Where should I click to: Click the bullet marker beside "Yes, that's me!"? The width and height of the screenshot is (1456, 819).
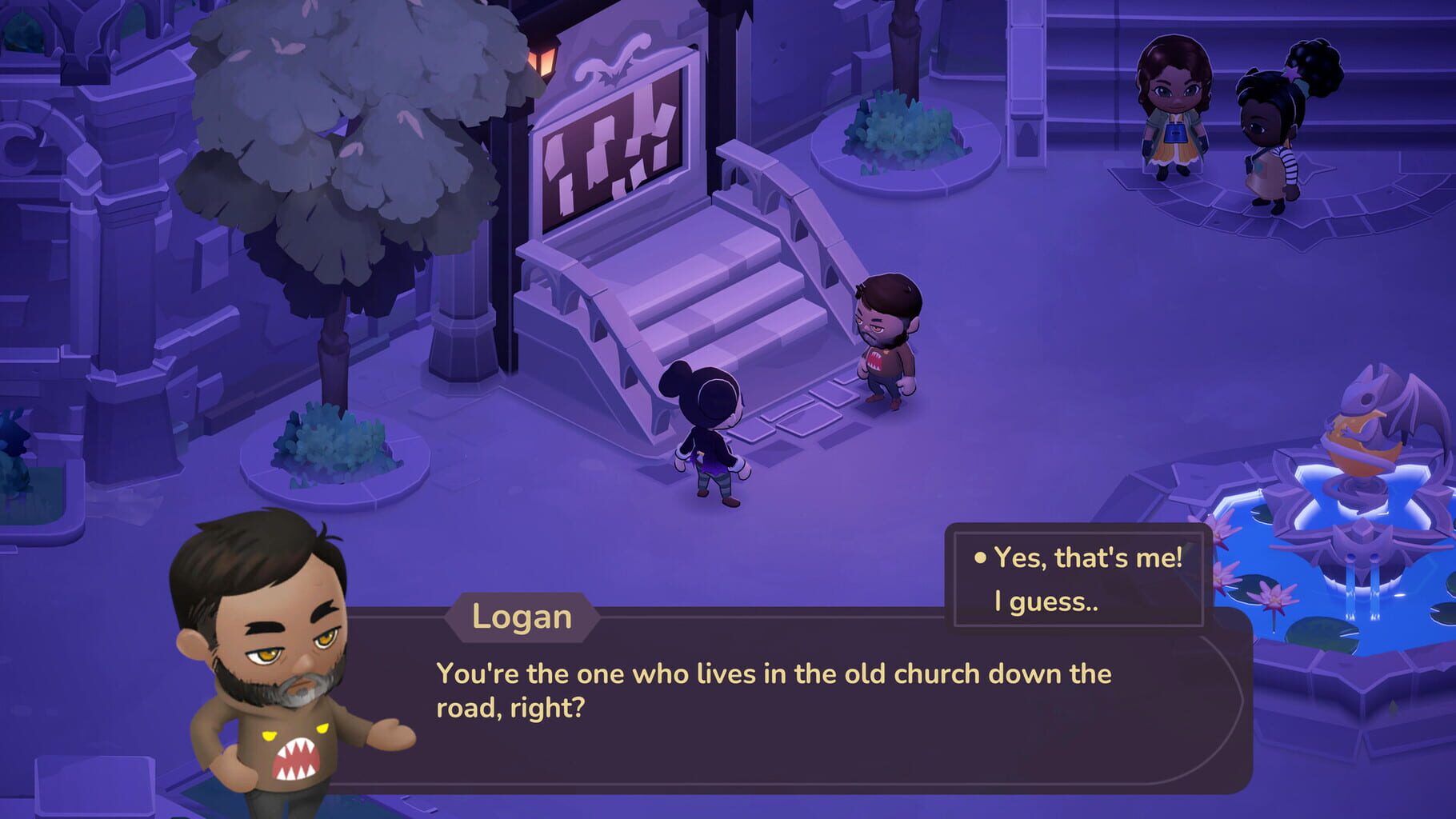(978, 560)
